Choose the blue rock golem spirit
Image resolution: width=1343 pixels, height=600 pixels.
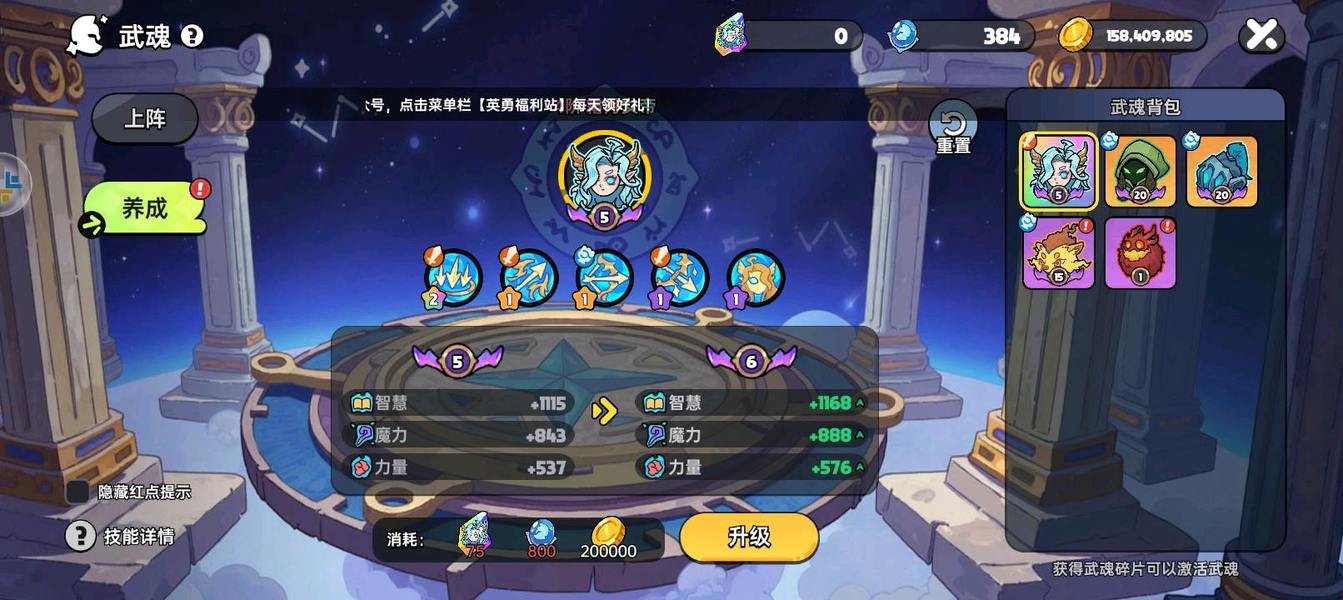click(x=1221, y=172)
